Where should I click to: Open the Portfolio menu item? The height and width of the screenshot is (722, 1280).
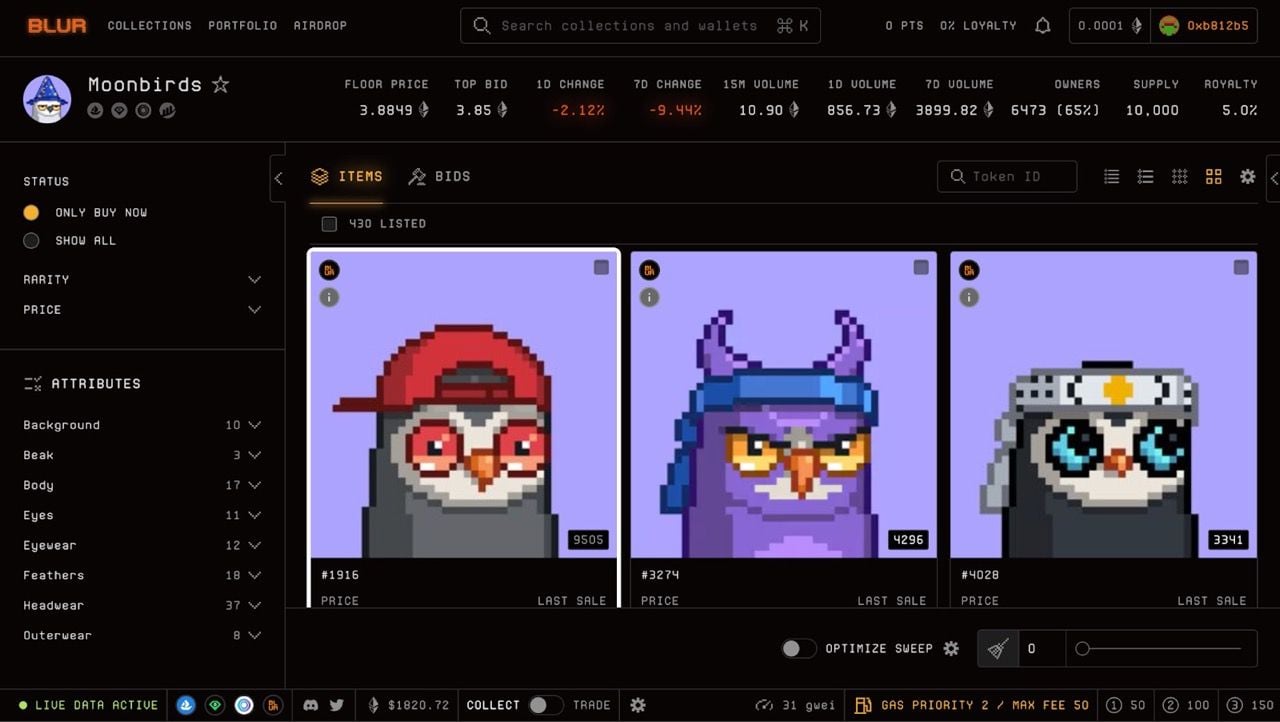coord(242,26)
